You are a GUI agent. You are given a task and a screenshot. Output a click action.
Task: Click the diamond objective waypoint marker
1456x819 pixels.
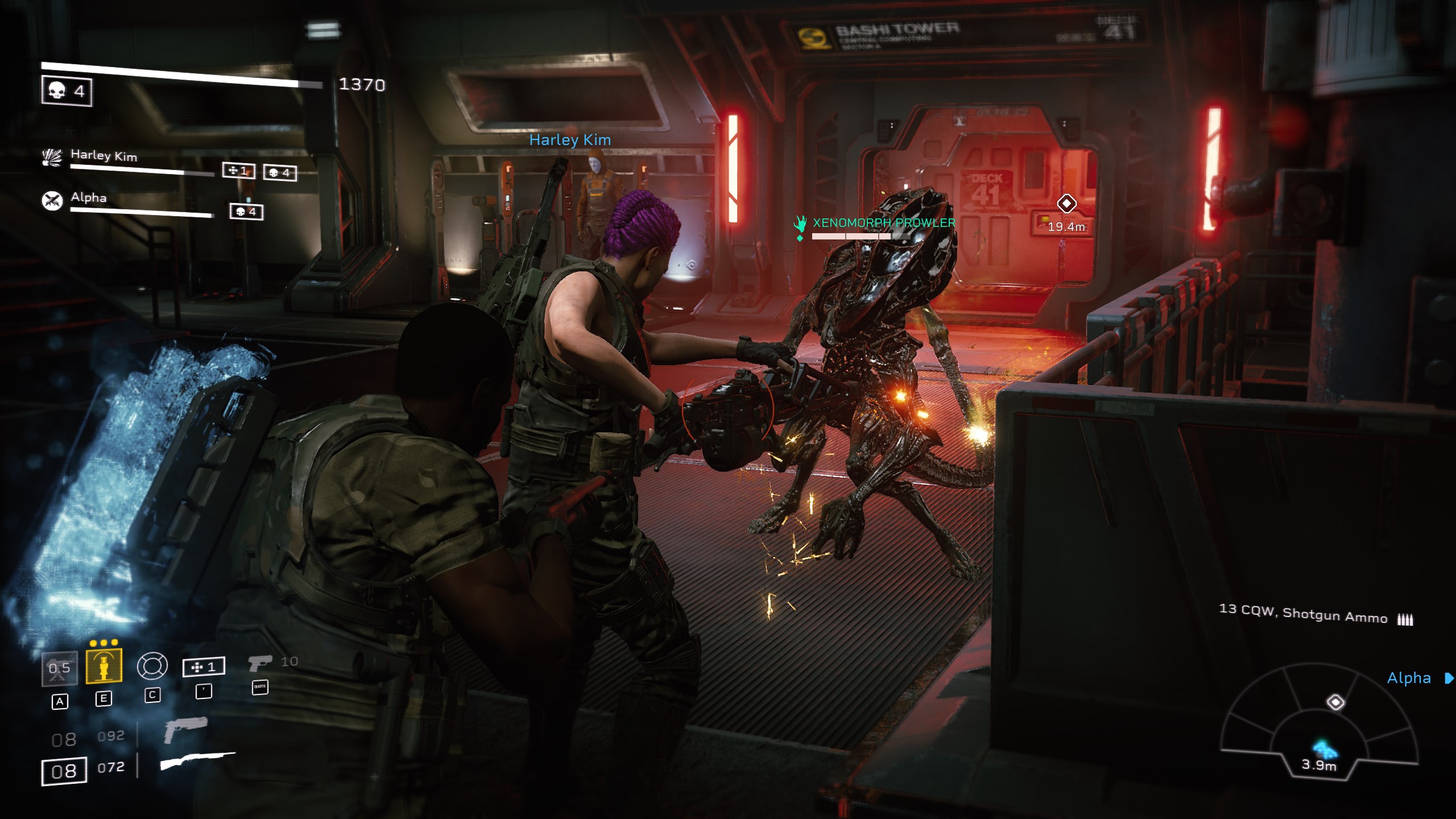click(x=1066, y=203)
